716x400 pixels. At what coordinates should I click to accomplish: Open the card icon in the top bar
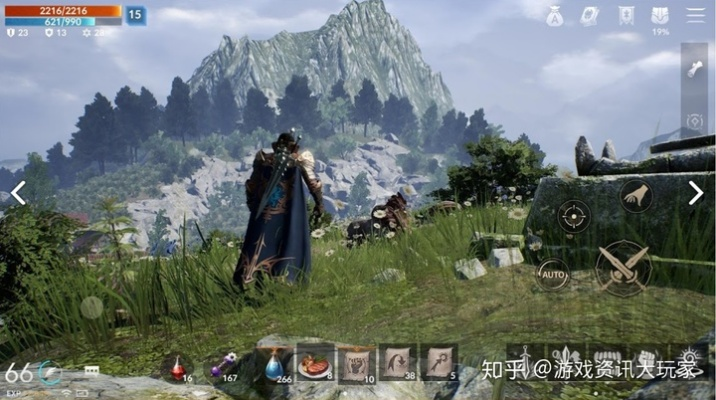[x=590, y=15]
